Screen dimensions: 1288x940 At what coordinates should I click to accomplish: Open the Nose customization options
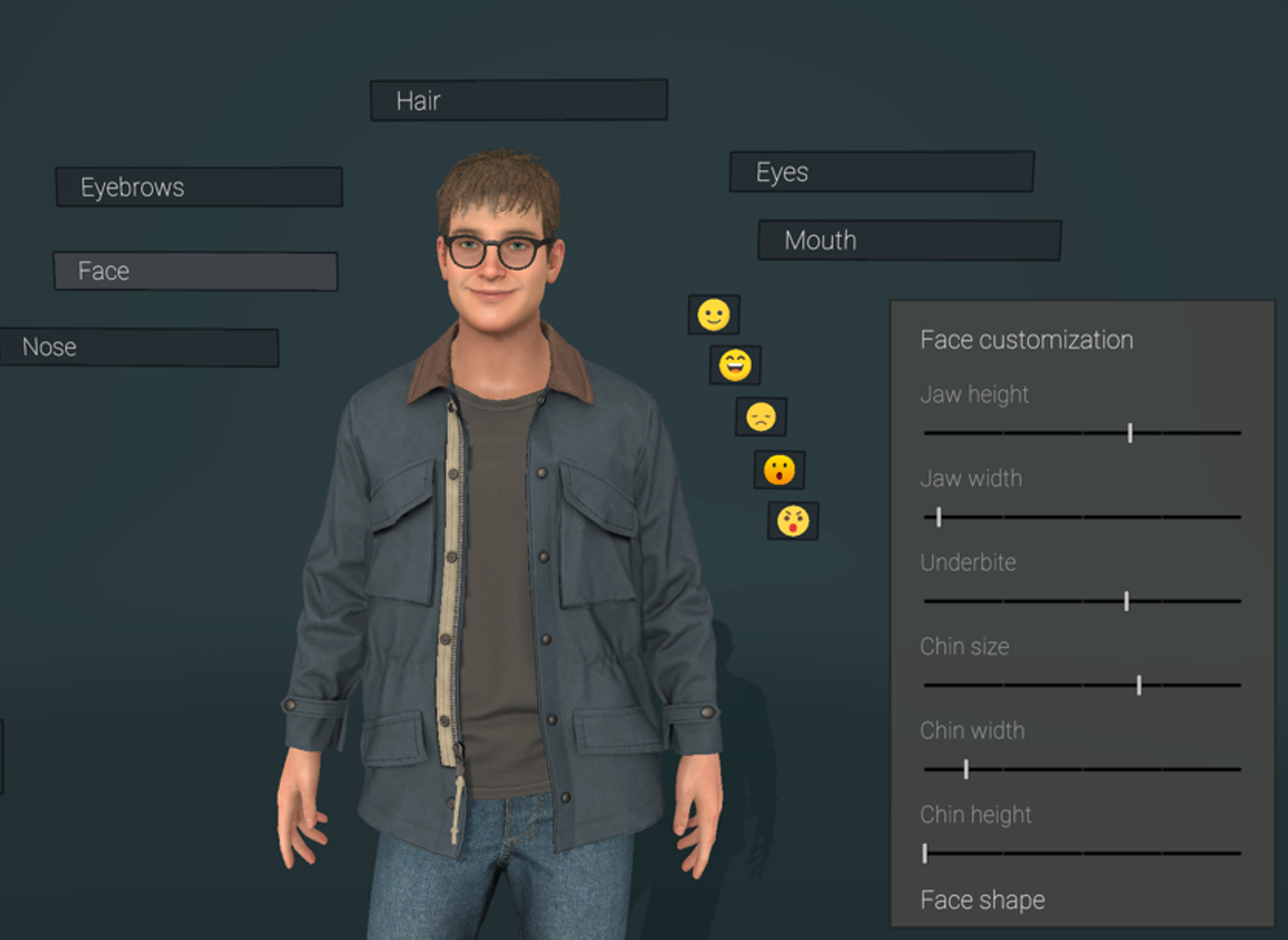click(x=138, y=347)
